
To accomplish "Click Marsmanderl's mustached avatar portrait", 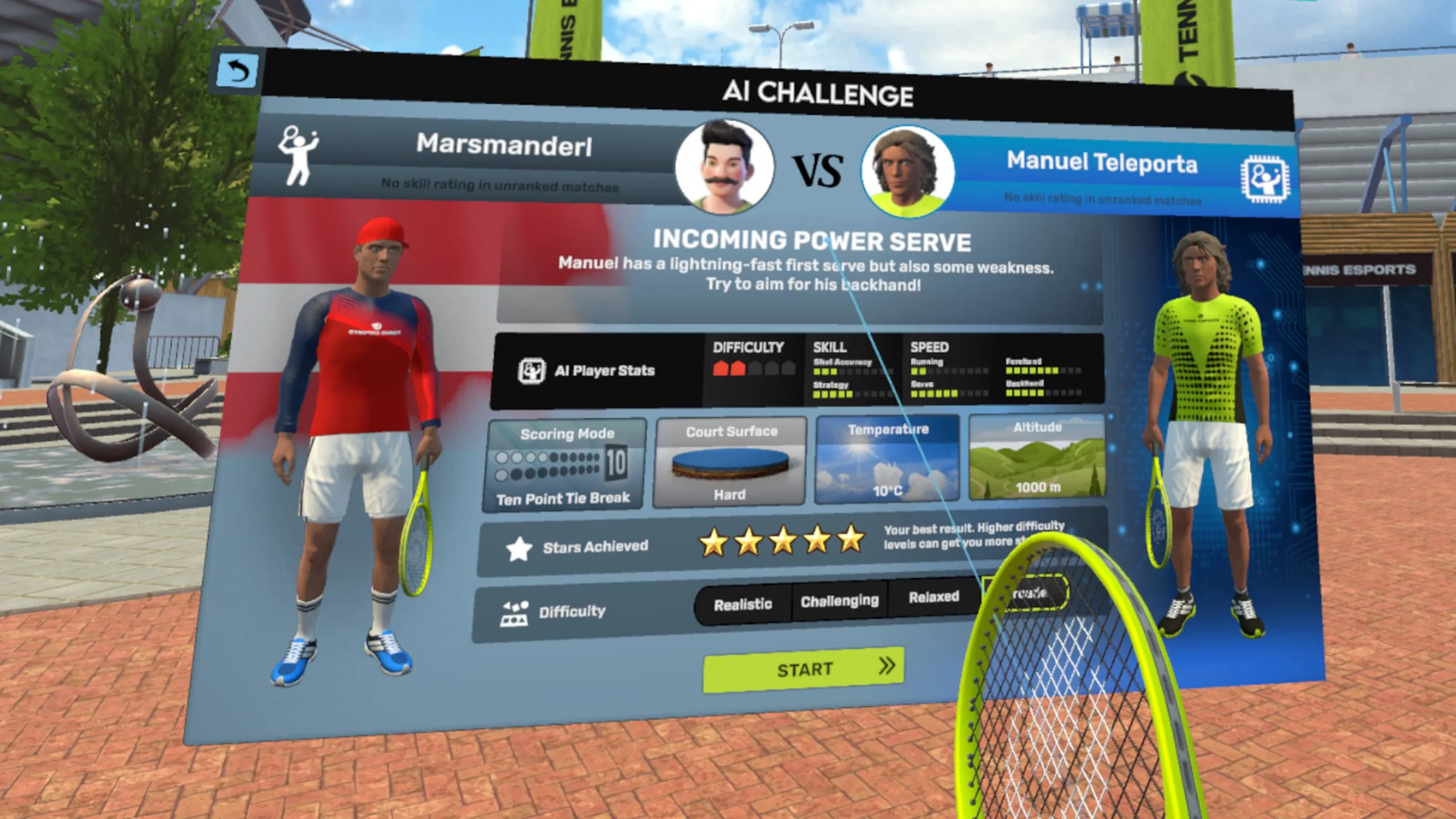I will 724,167.
